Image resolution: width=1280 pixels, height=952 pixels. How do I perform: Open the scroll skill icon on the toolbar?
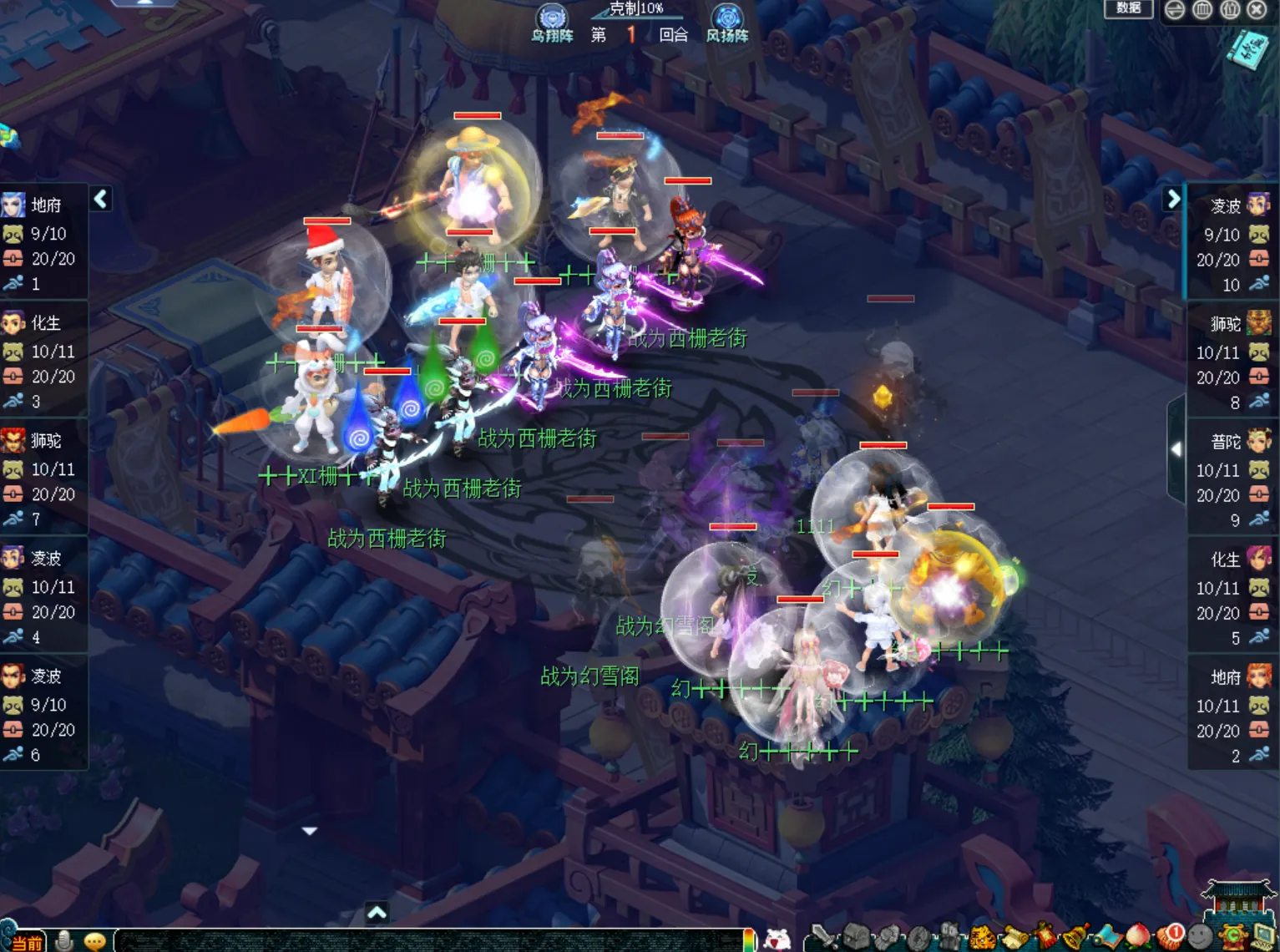point(1014,935)
